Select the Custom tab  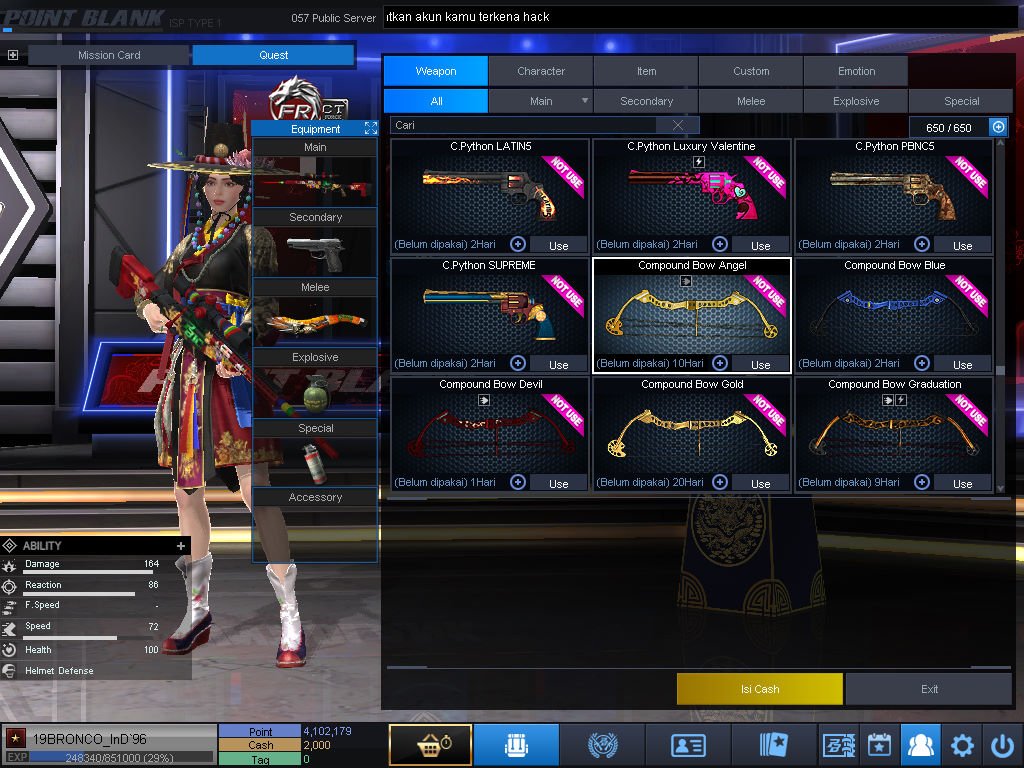751,71
